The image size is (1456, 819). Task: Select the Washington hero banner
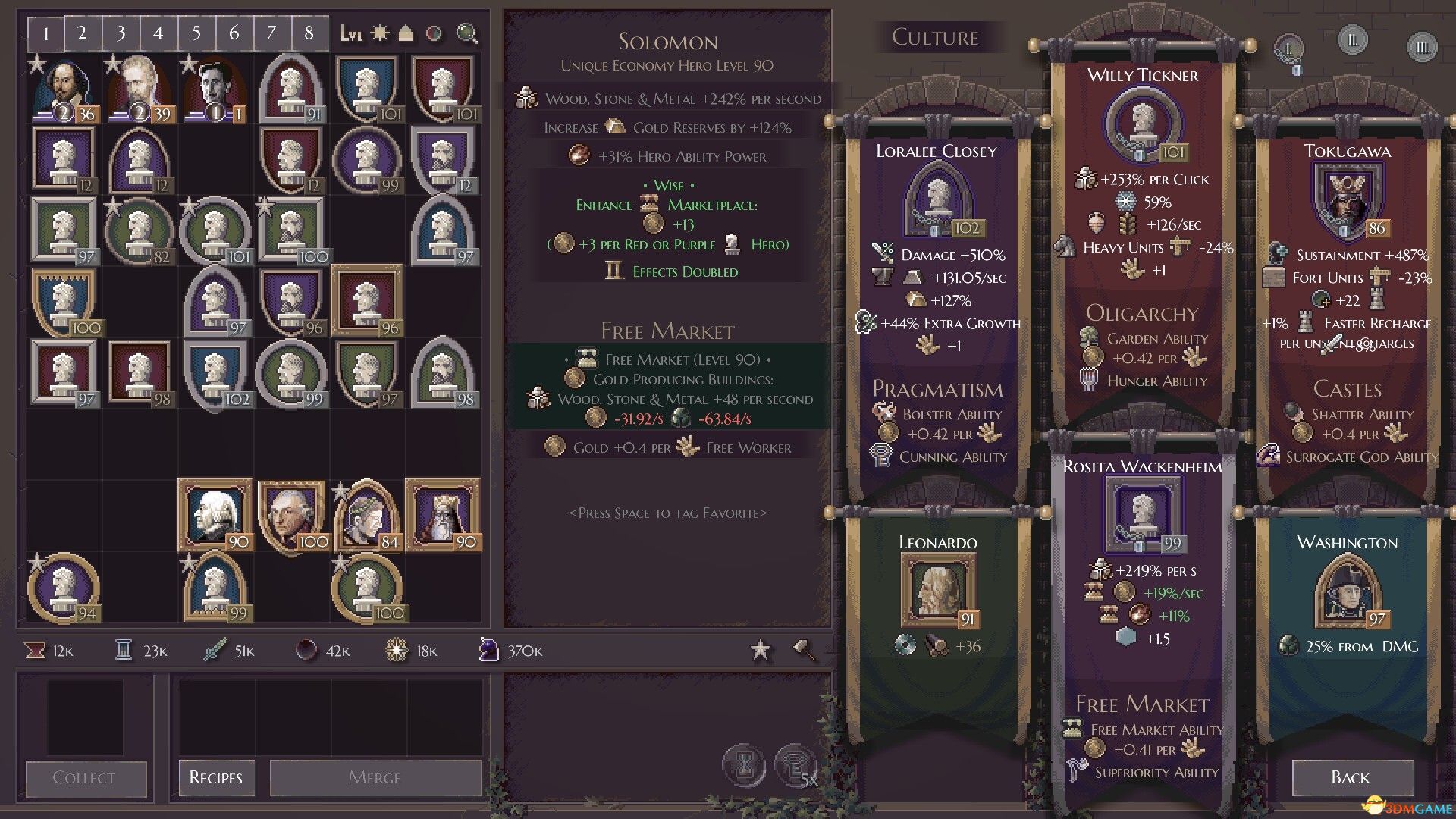click(1348, 607)
